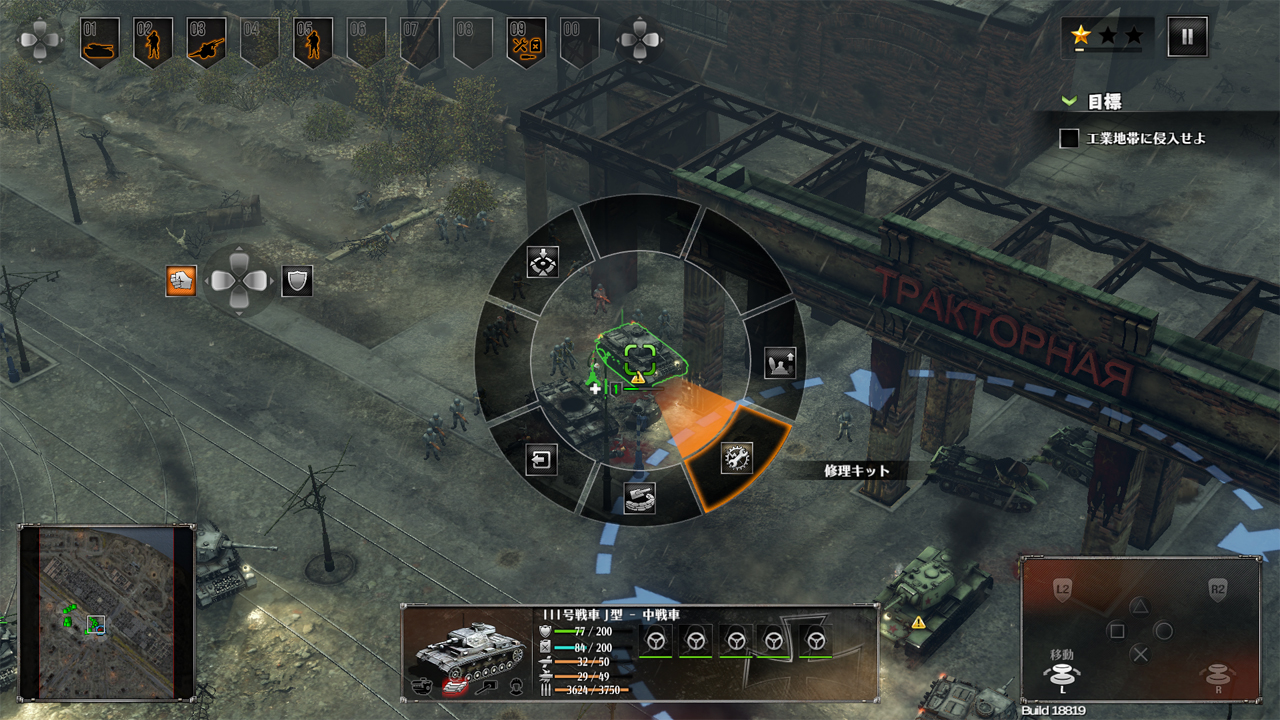Choose the target-down arrow command in wheel
This screenshot has height=720, width=1280.
(x=542, y=262)
